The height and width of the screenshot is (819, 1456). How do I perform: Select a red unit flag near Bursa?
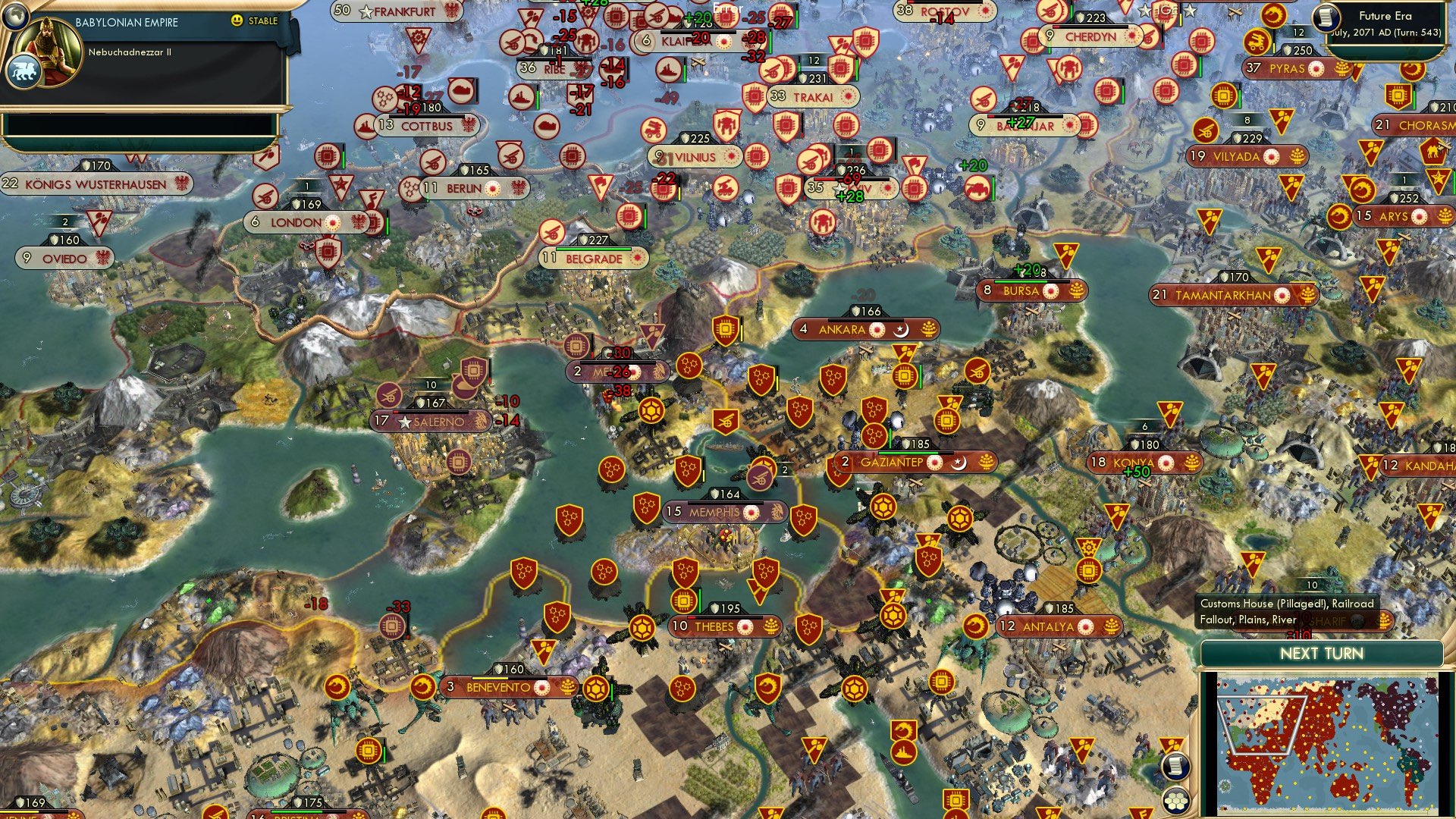point(1066,253)
